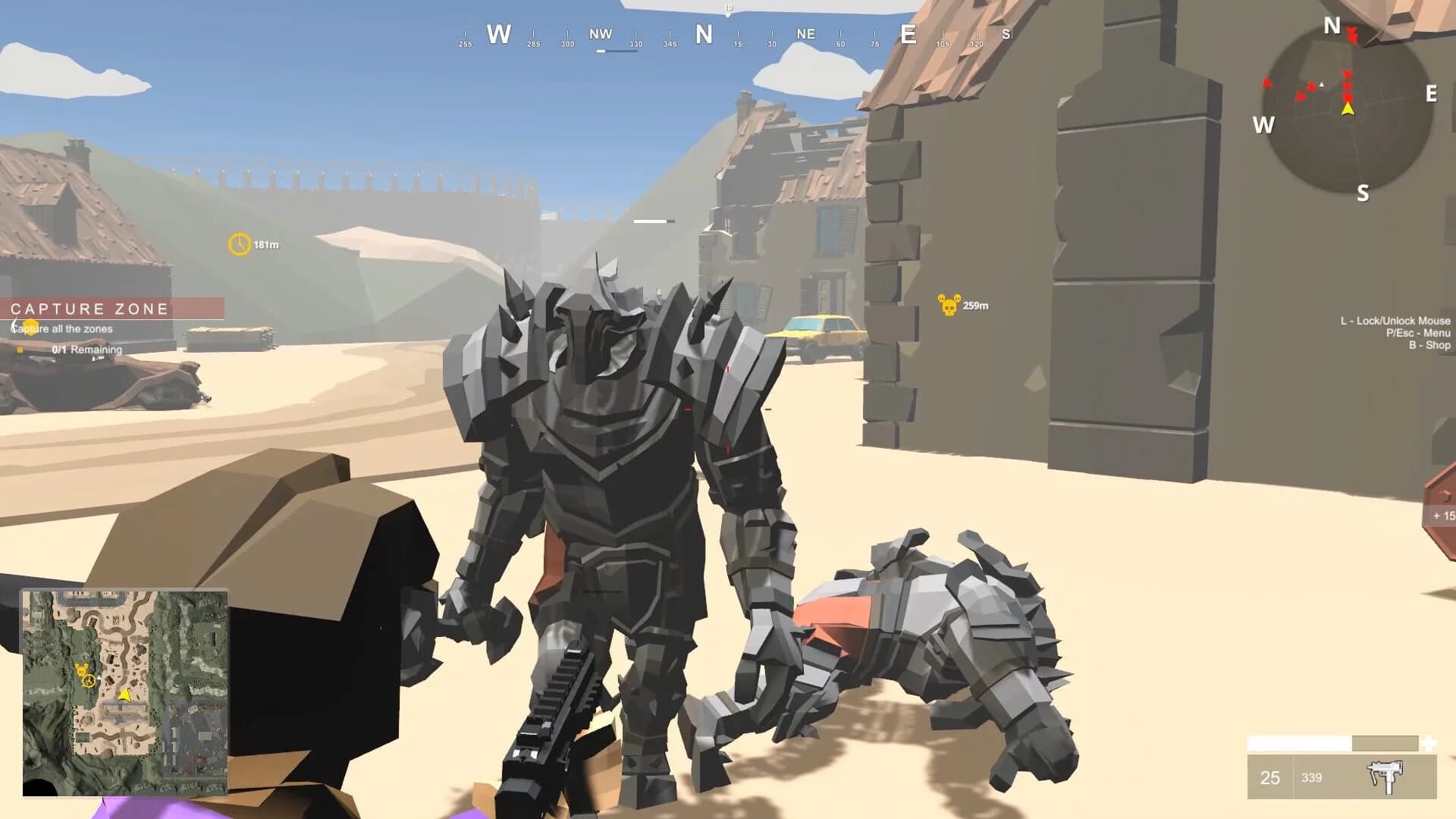Screen dimensions: 1456x819
Task: Click the clock icon on the minimap
Action: tap(89, 680)
